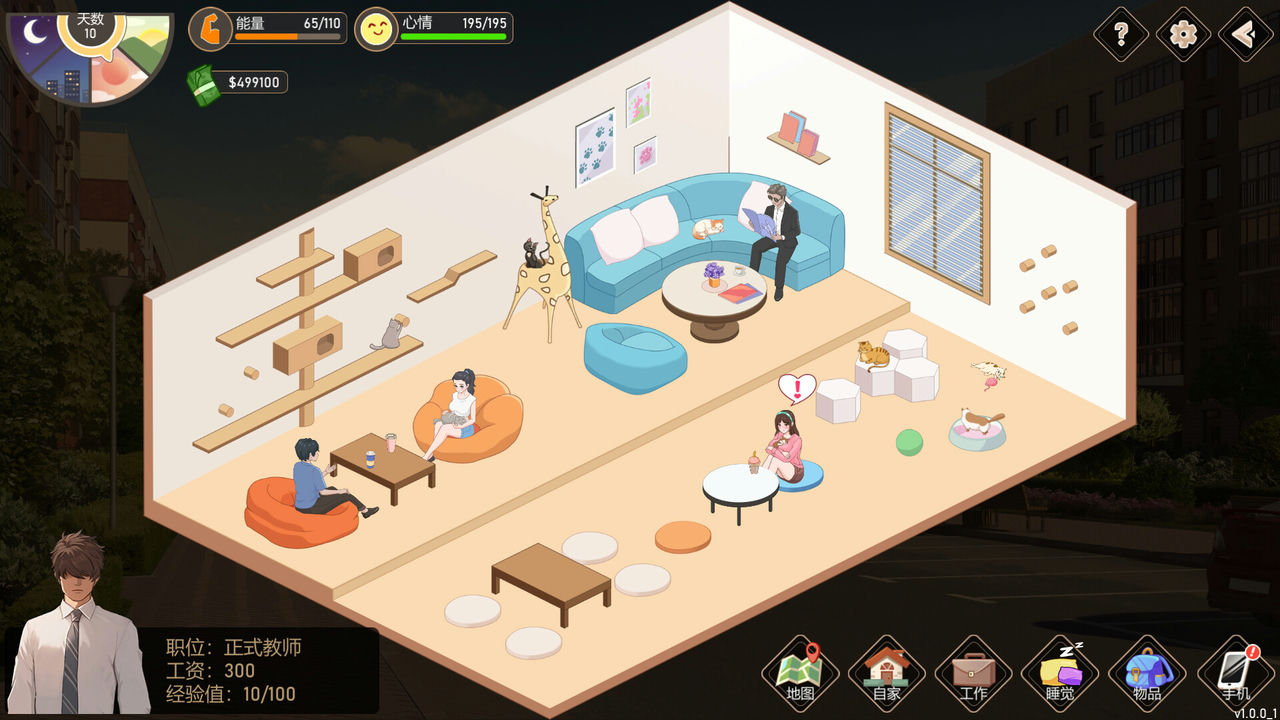This screenshot has width=1280, height=720.
Task: Click the smiling 心情 mood face icon
Action: pyautogui.click(x=376, y=28)
